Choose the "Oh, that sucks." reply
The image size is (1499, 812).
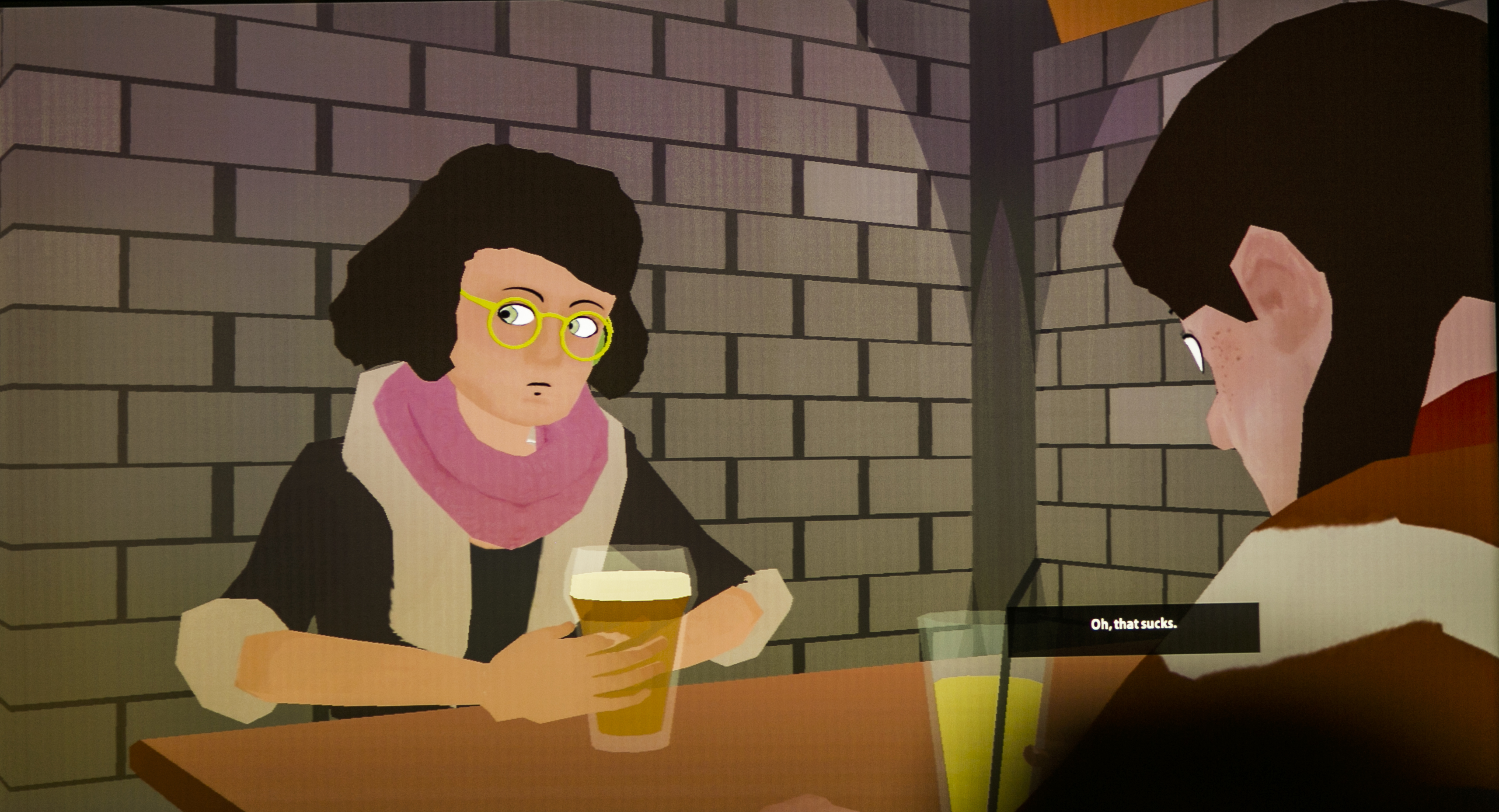(x=1133, y=625)
